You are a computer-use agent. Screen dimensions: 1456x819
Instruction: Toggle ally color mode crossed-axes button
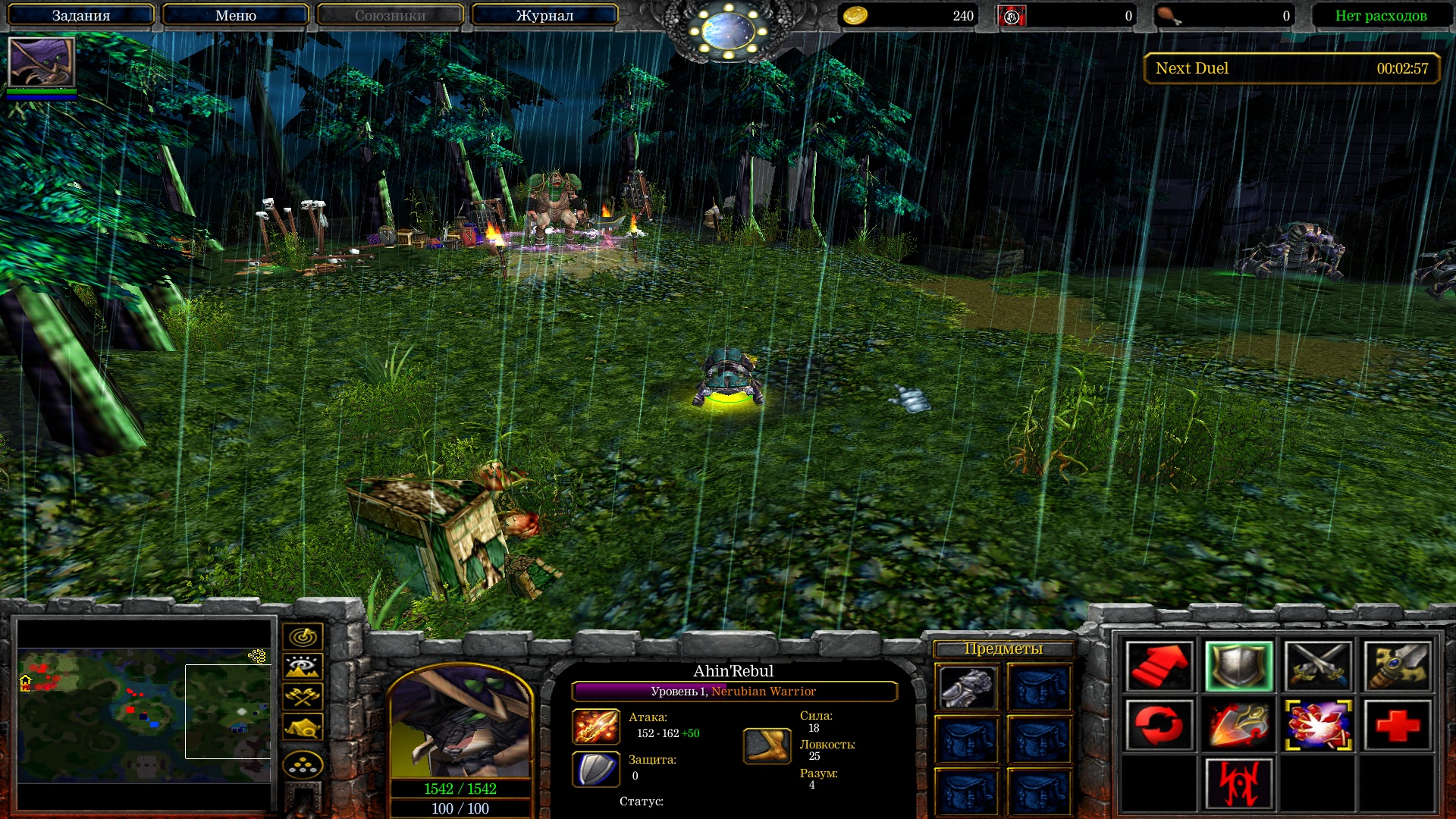pos(303,696)
